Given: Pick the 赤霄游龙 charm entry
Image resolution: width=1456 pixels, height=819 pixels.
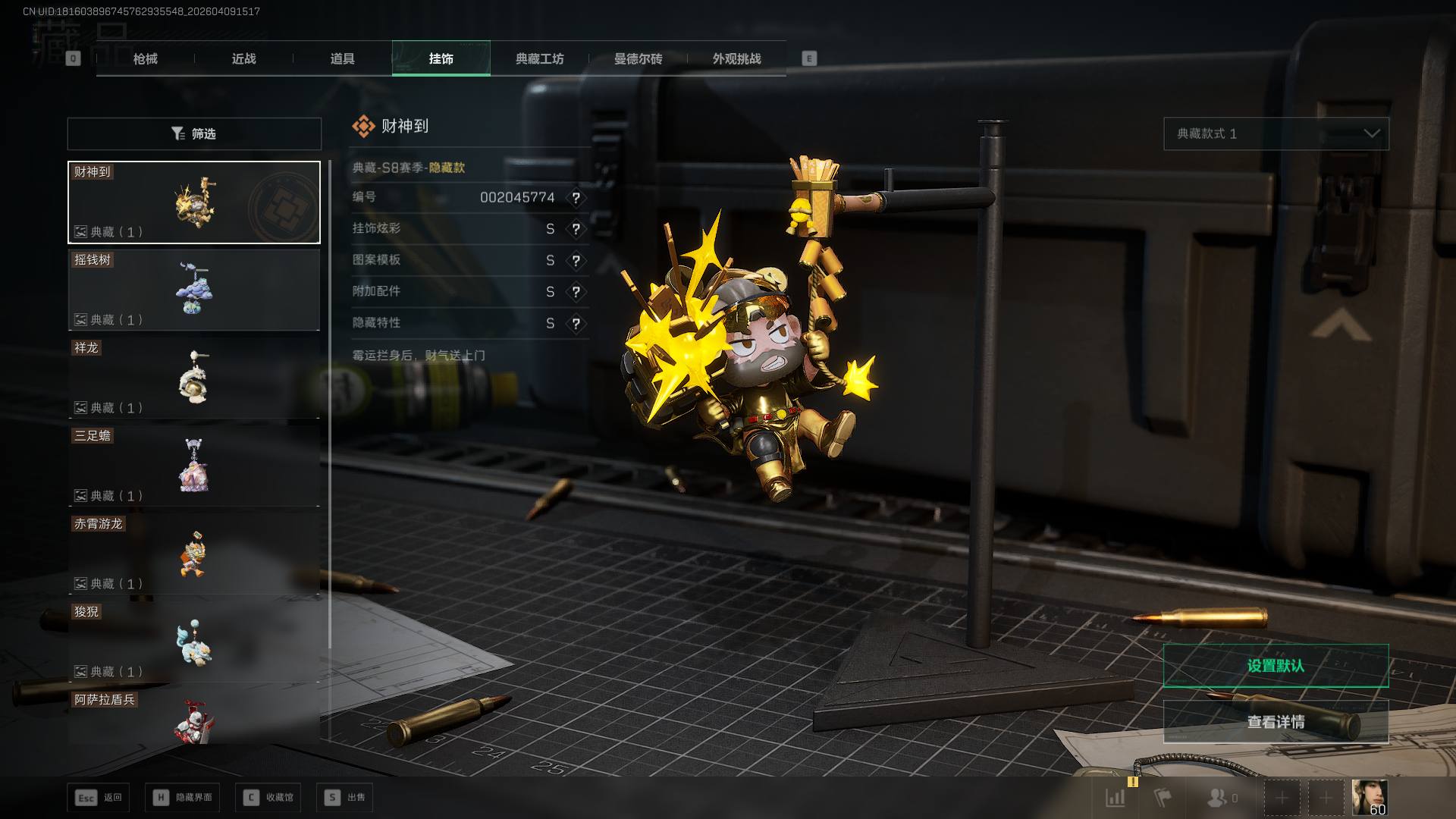Looking at the screenshot, I should coord(194,554).
